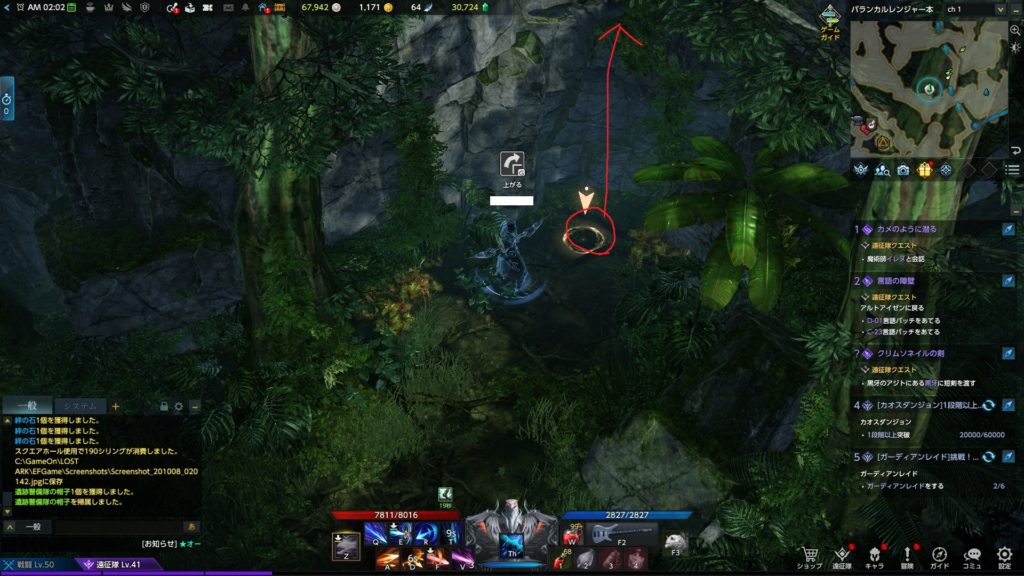Select the カメのように潜る quest in tracker
Screen dimensions: 1024x576
tap(908, 229)
